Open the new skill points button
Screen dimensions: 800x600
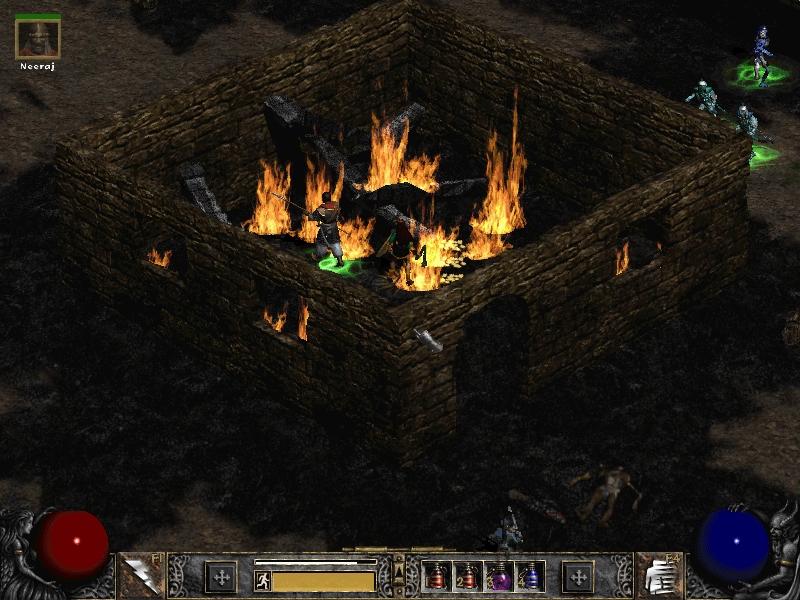coord(578,577)
